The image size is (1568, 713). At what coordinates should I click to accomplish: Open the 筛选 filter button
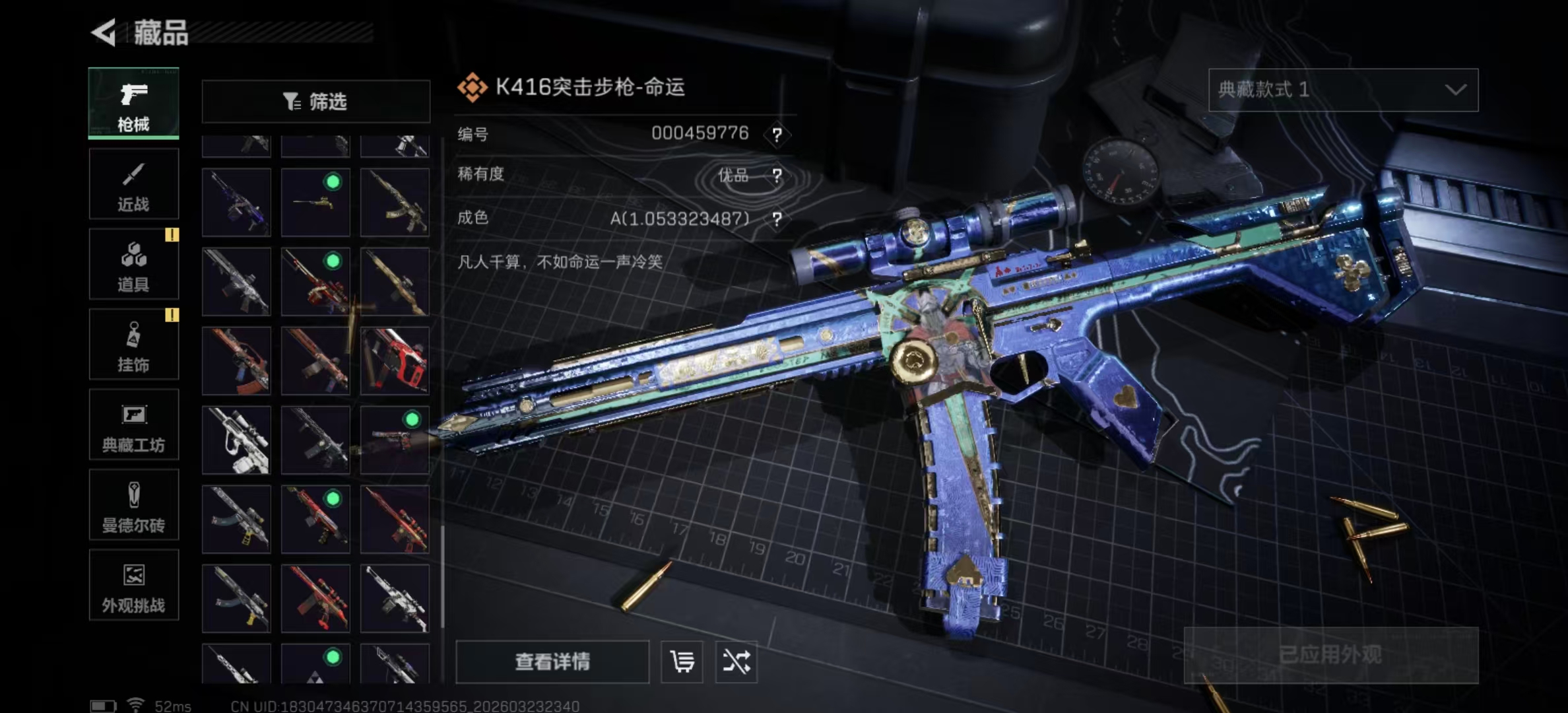pos(315,102)
